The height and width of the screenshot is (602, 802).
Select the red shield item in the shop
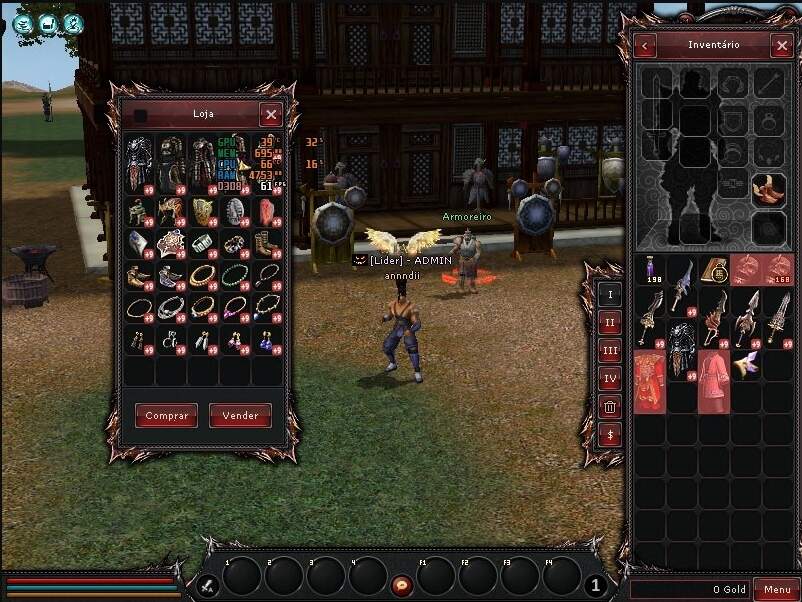click(x=266, y=211)
